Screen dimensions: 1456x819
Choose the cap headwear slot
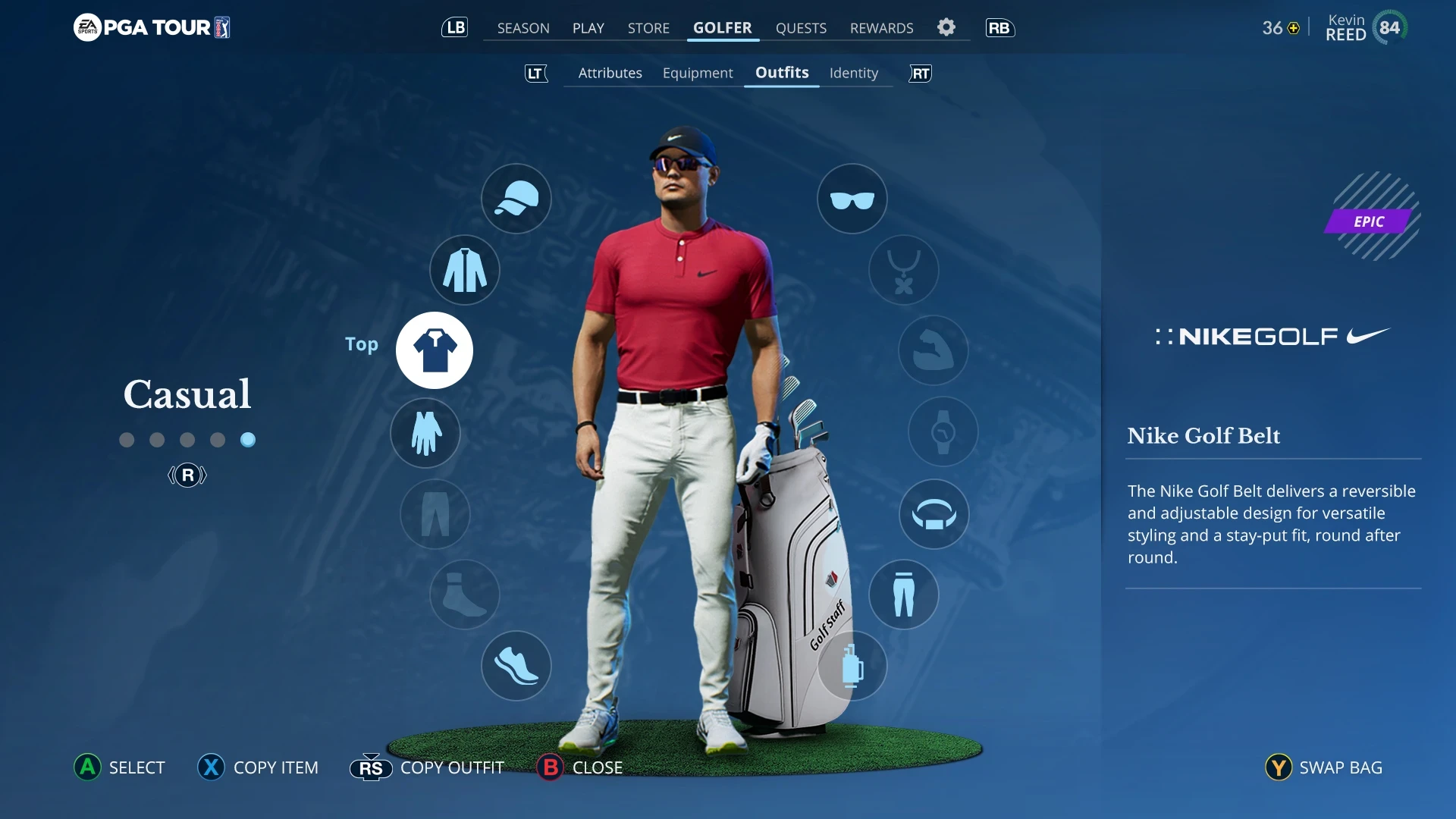[x=516, y=199]
